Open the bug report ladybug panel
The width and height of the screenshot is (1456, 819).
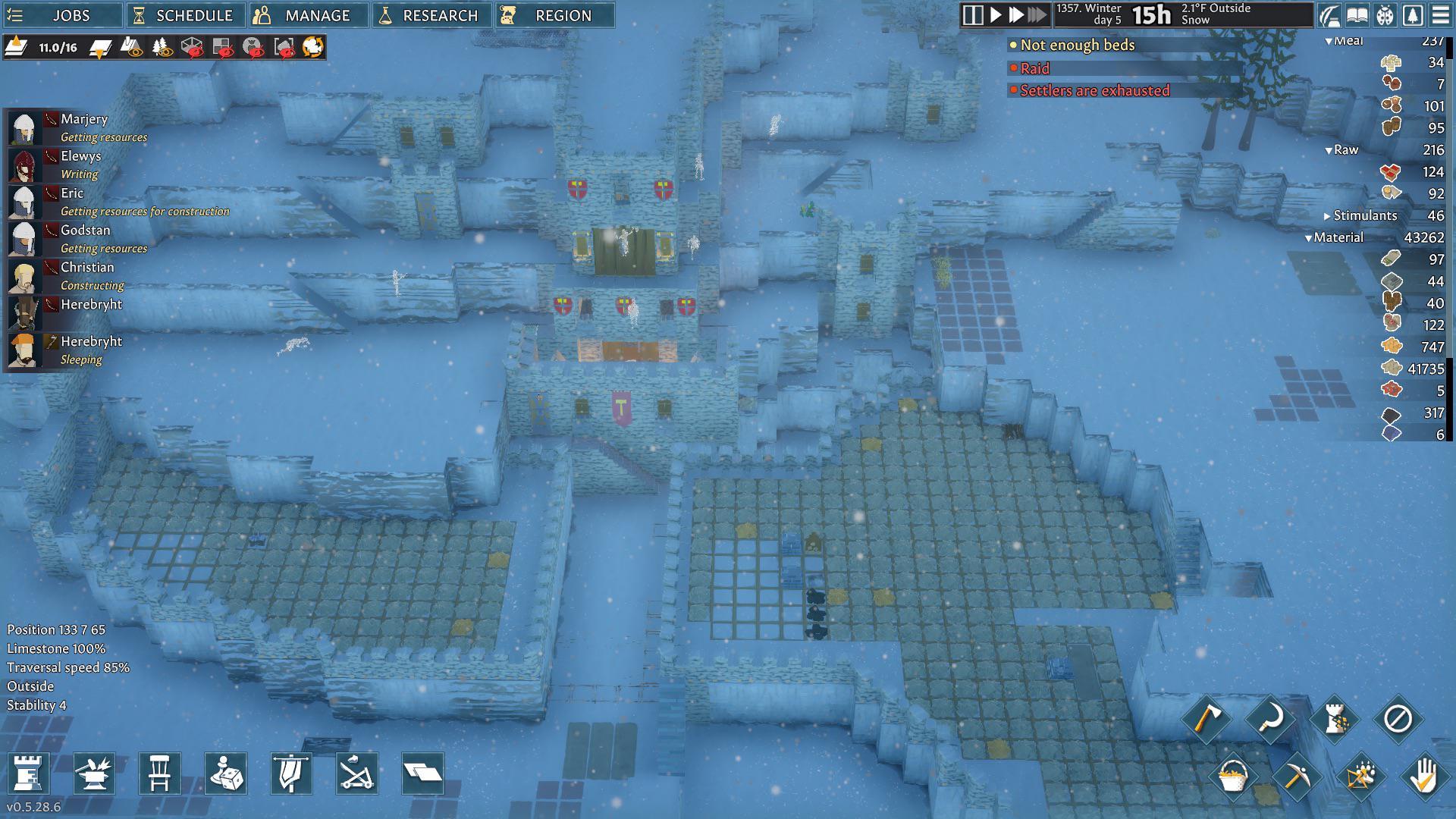click(x=1385, y=15)
